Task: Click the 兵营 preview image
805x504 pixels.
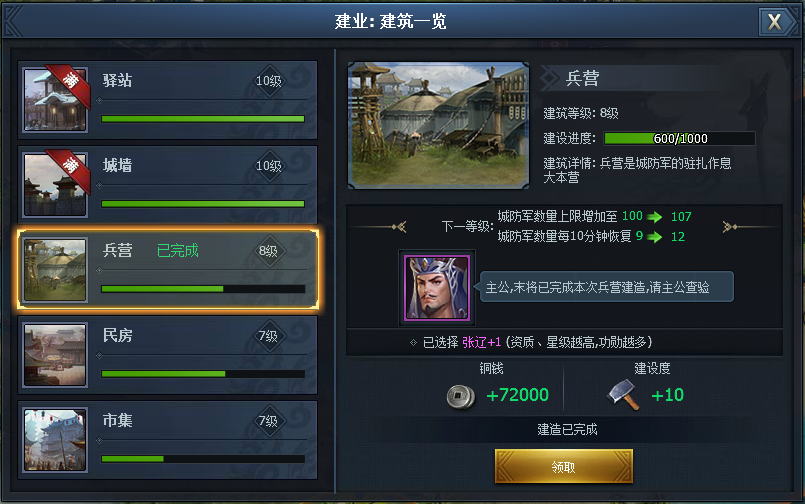Action: (438, 125)
